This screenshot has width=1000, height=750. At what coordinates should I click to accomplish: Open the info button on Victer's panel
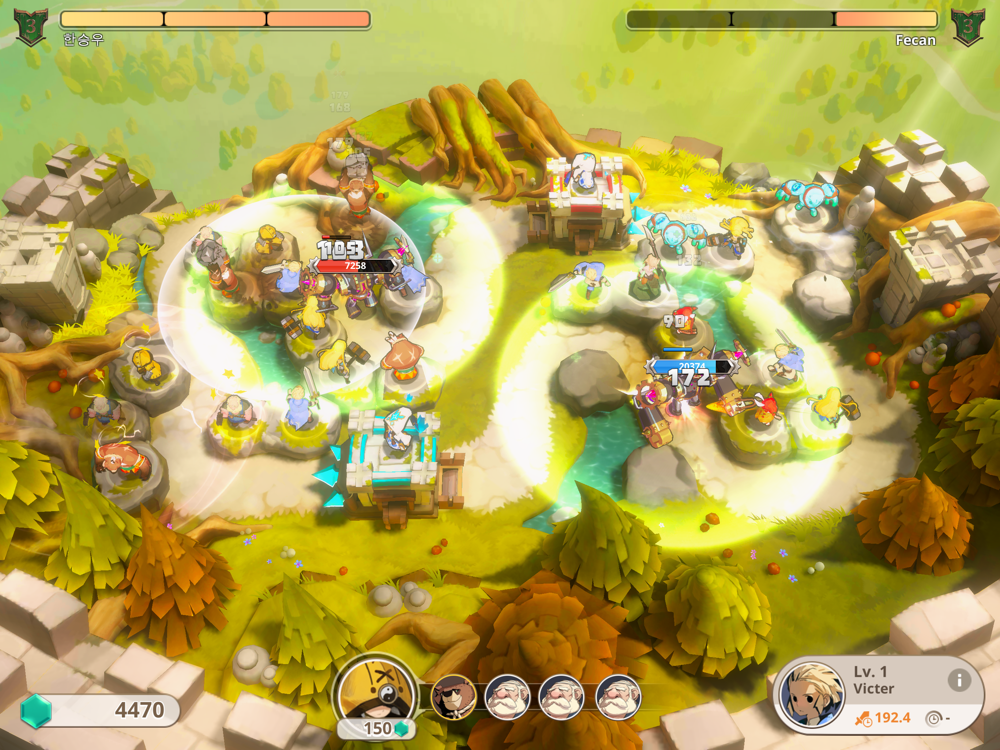click(x=959, y=680)
